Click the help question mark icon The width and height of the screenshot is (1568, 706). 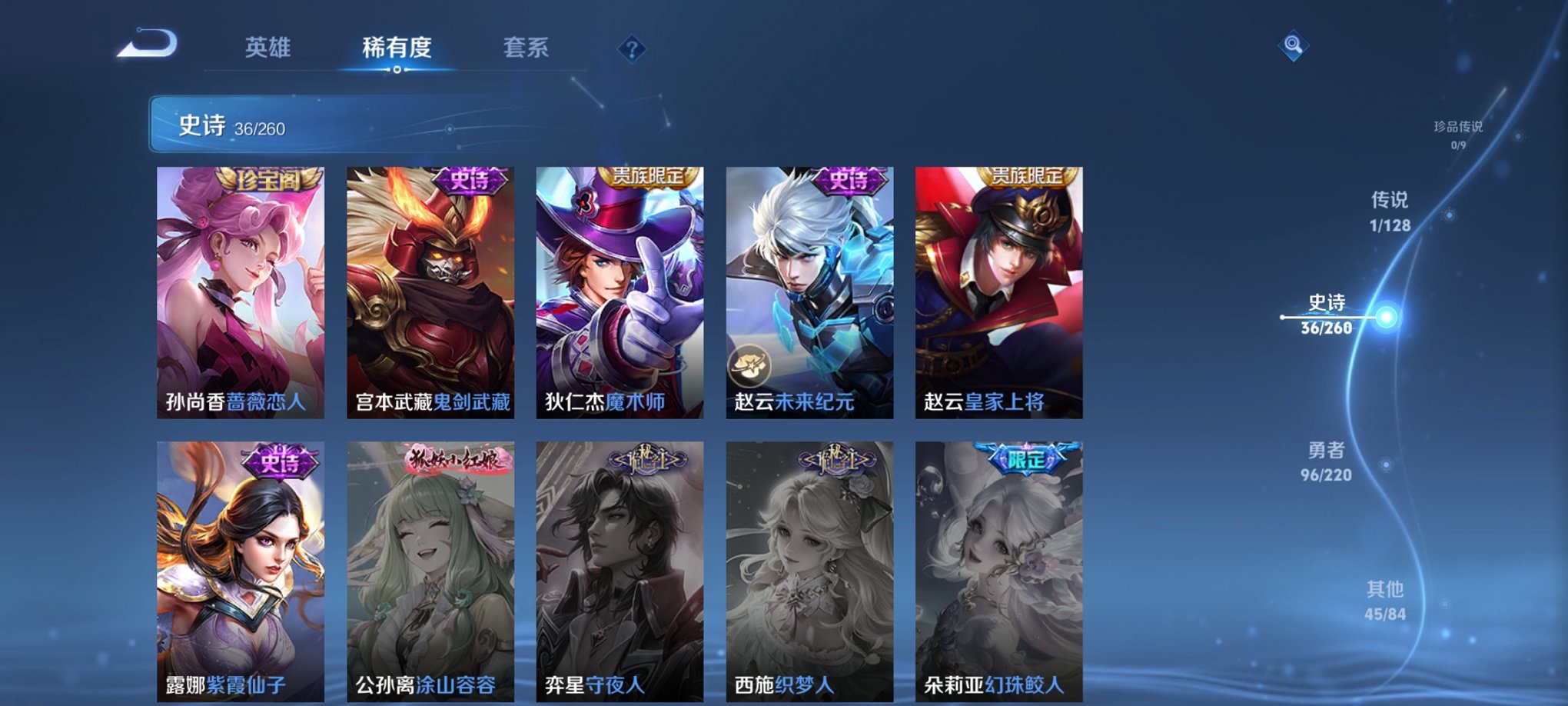[x=632, y=51]
